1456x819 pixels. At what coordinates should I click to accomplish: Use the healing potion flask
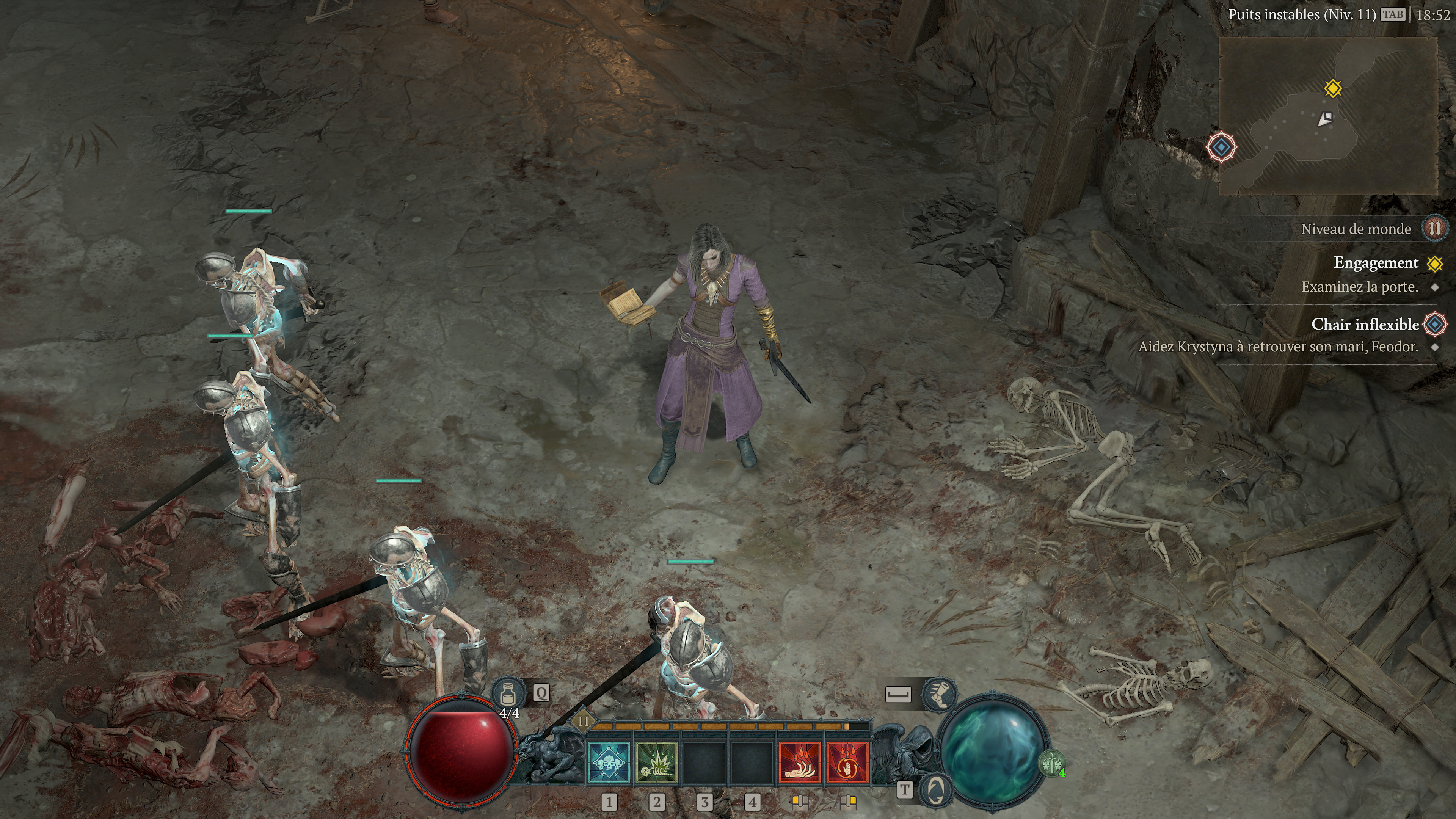point(508,693)
